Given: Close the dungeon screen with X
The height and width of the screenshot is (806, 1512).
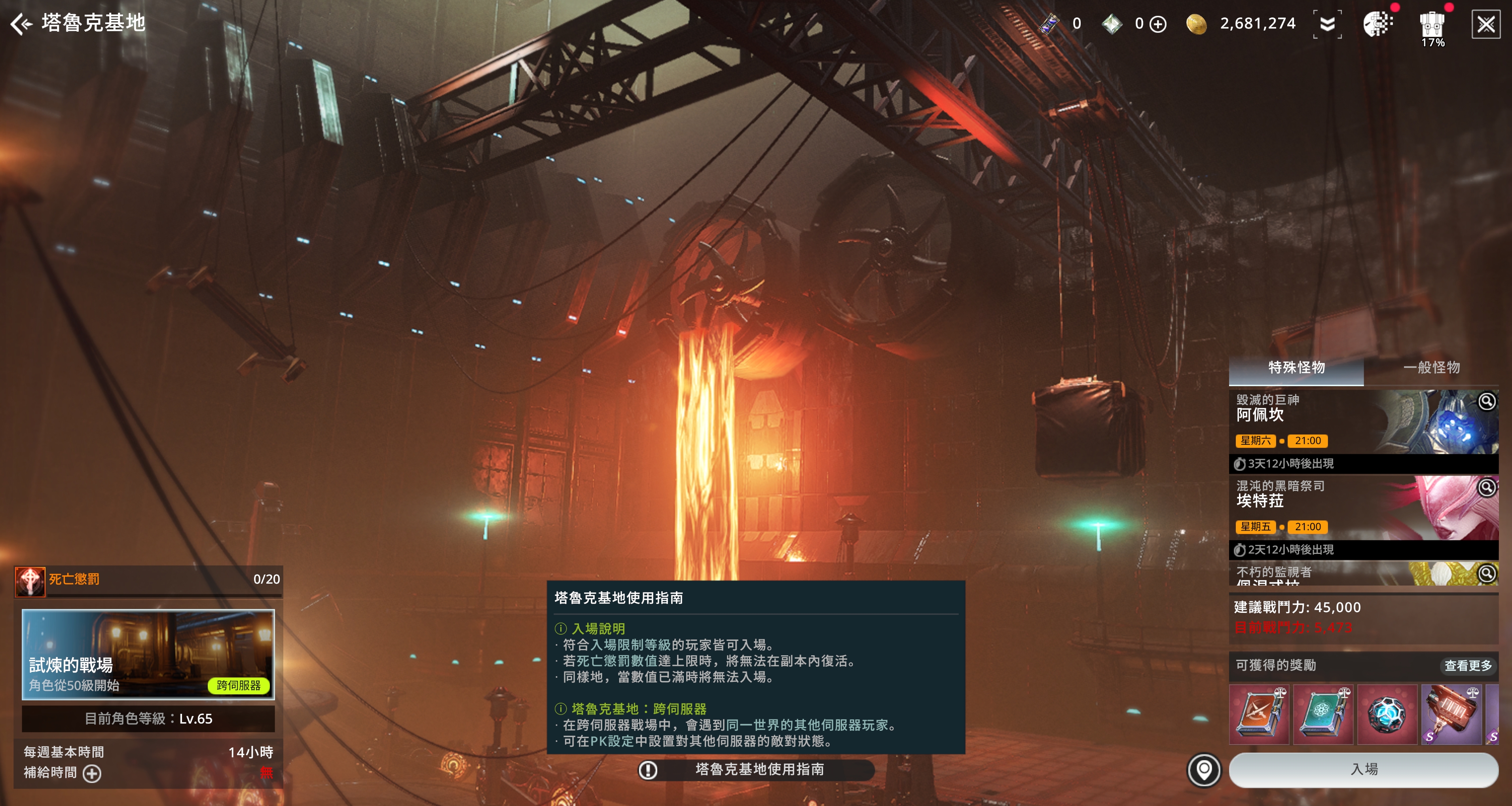Looking at the screenshot, I should point(1485,24).
